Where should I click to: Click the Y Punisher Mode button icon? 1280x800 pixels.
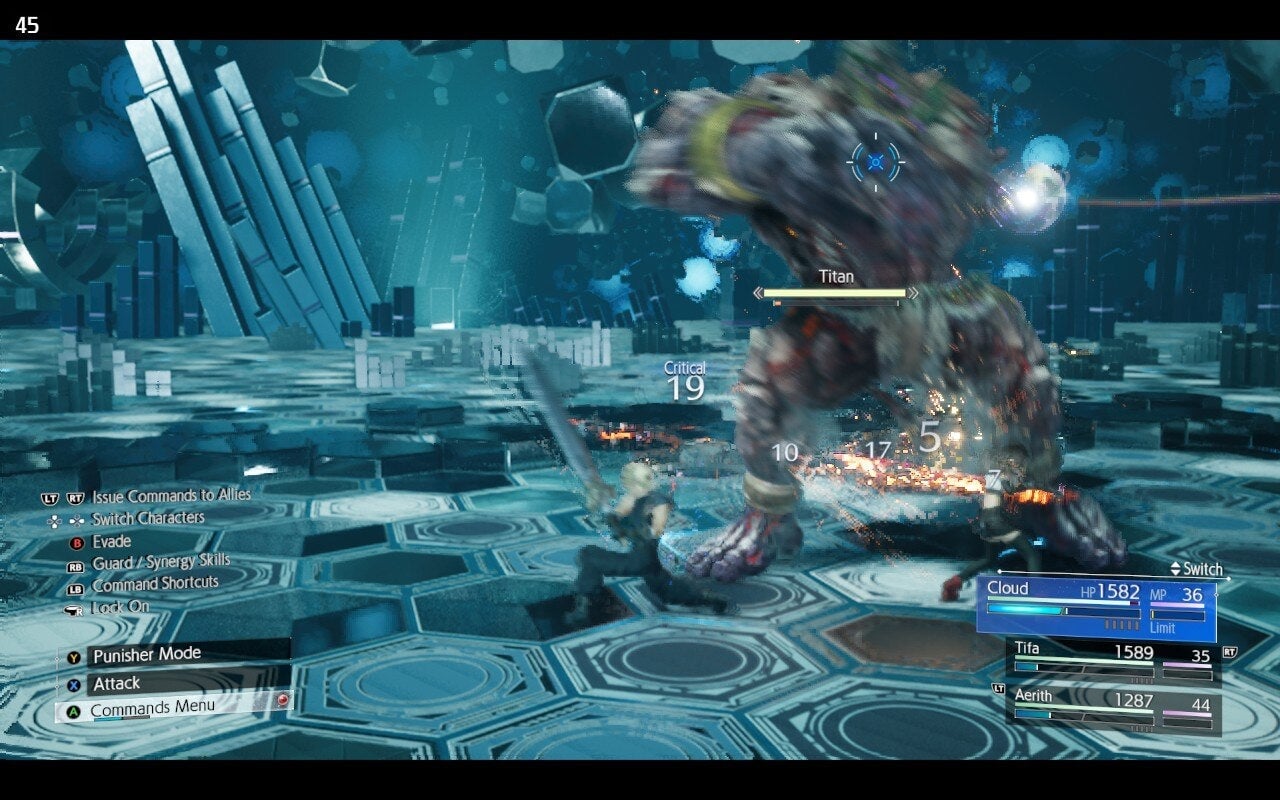pos(74,656)
